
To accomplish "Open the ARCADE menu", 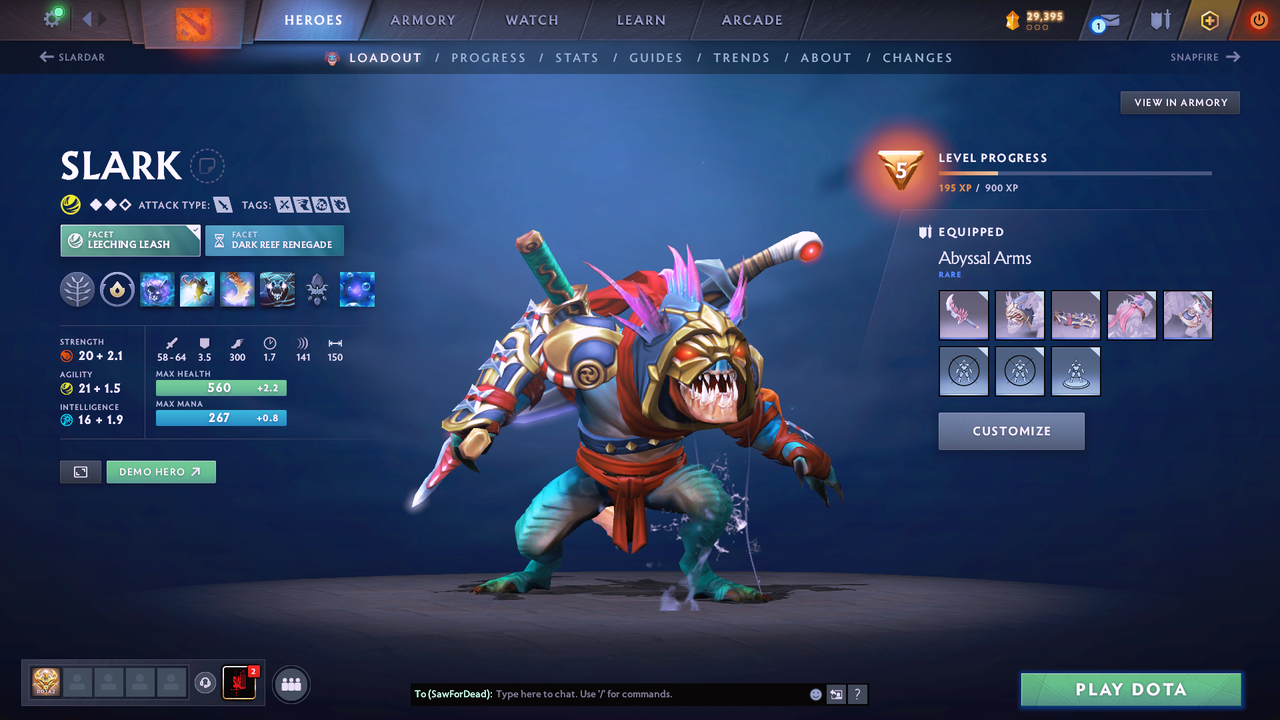I will click(751, 20).
